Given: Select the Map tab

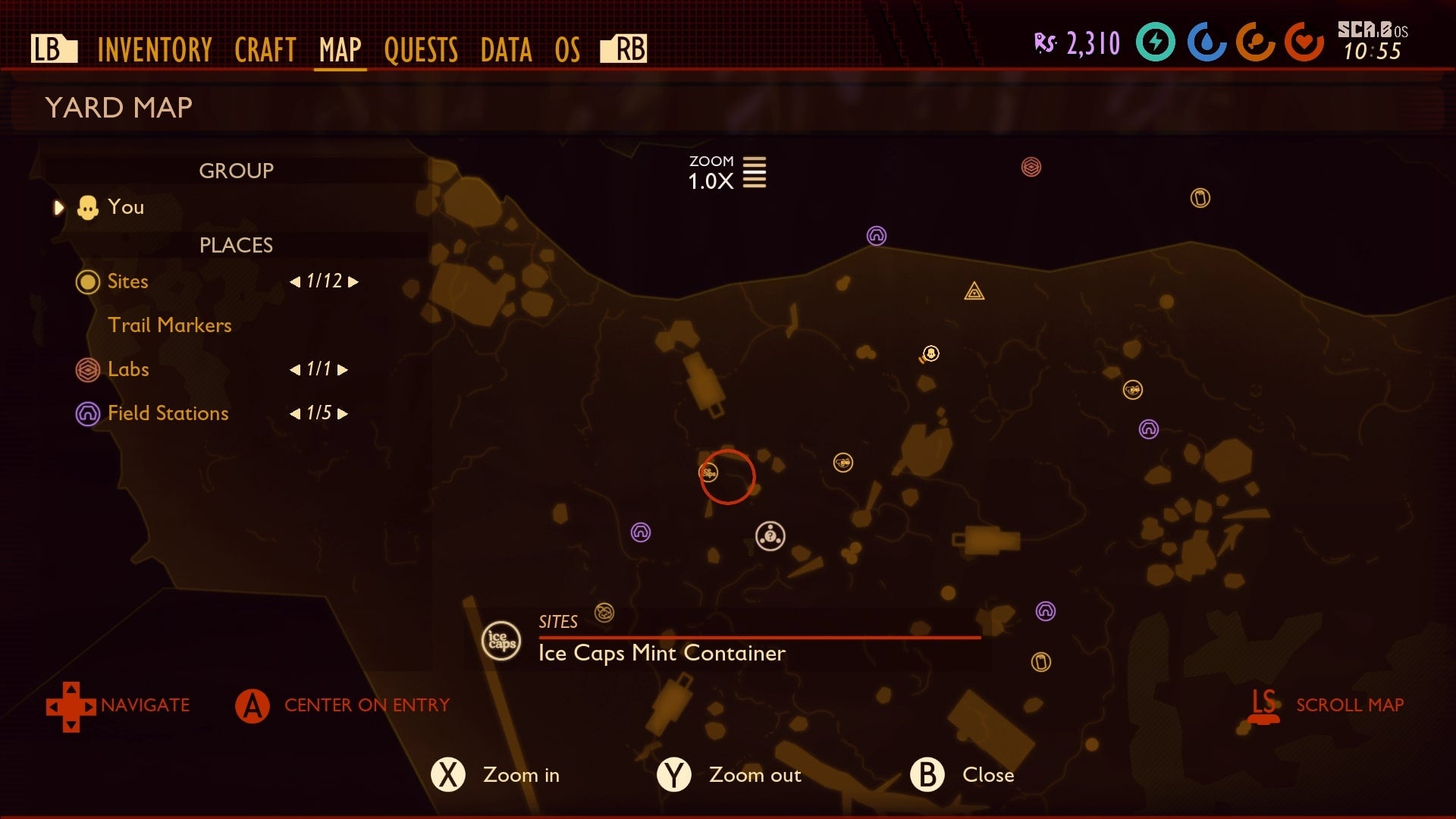Looking at the screenshot, I should coord(340,50).
